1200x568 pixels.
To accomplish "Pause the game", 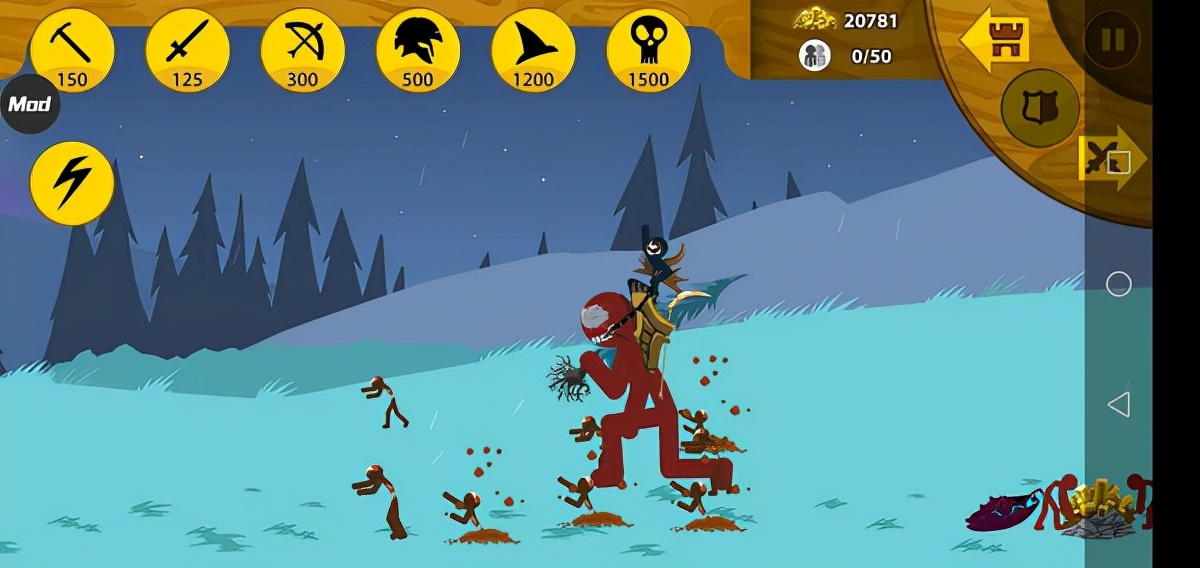I will tap(1112, 40).
